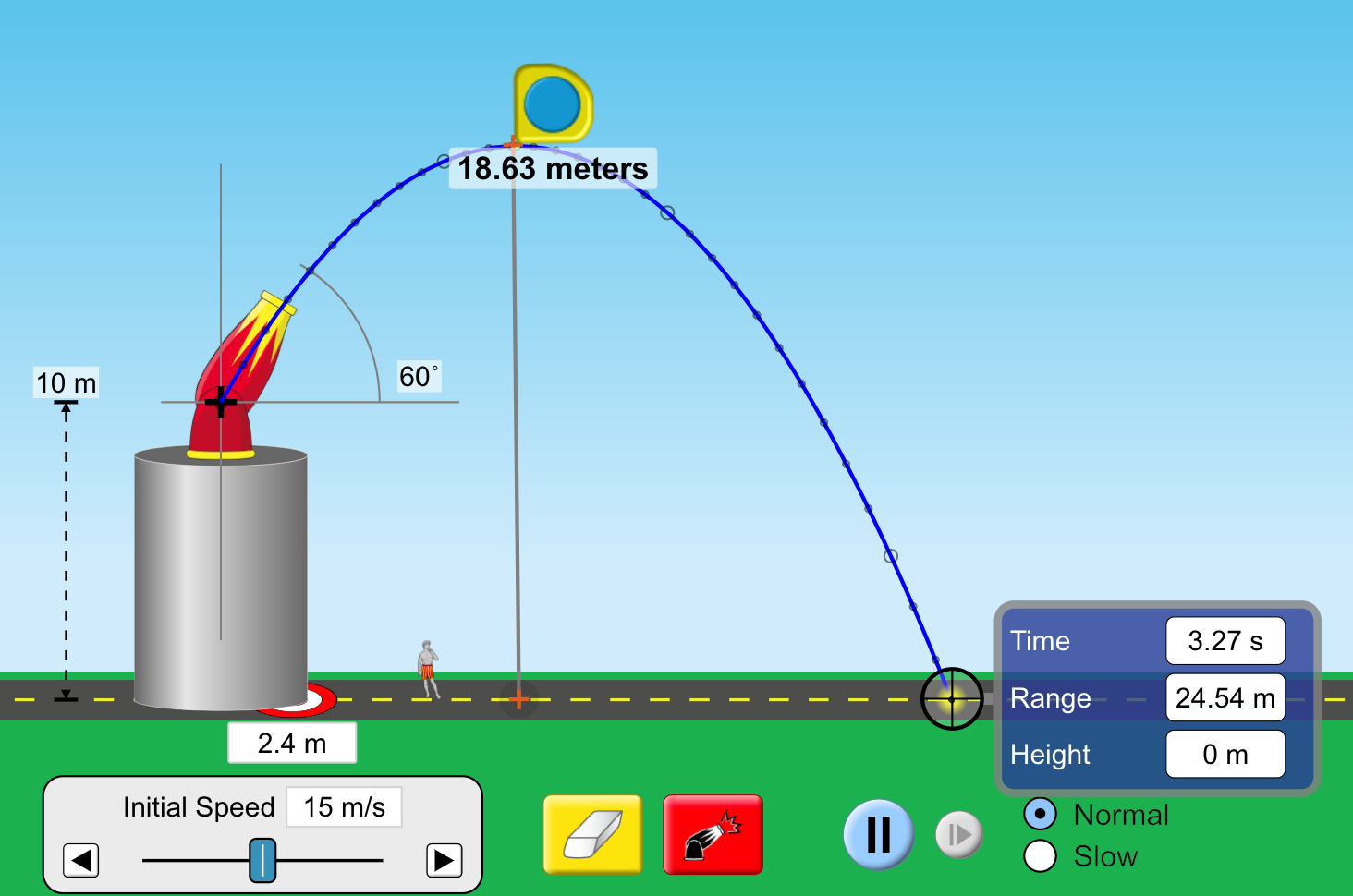Click the 10 m height marker label

[65, 382]
